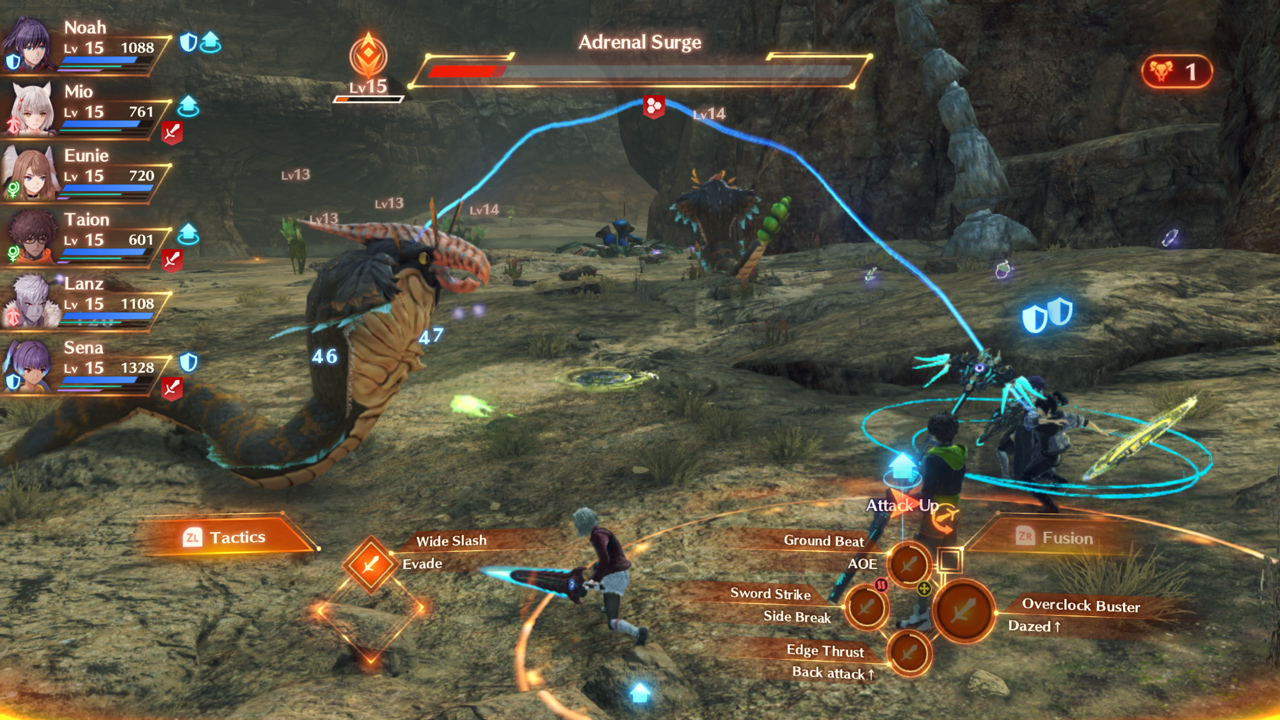Pick Taion's party portrait
The width and height of the screenshot is (1280, 720).
click(x=30, y=236)
